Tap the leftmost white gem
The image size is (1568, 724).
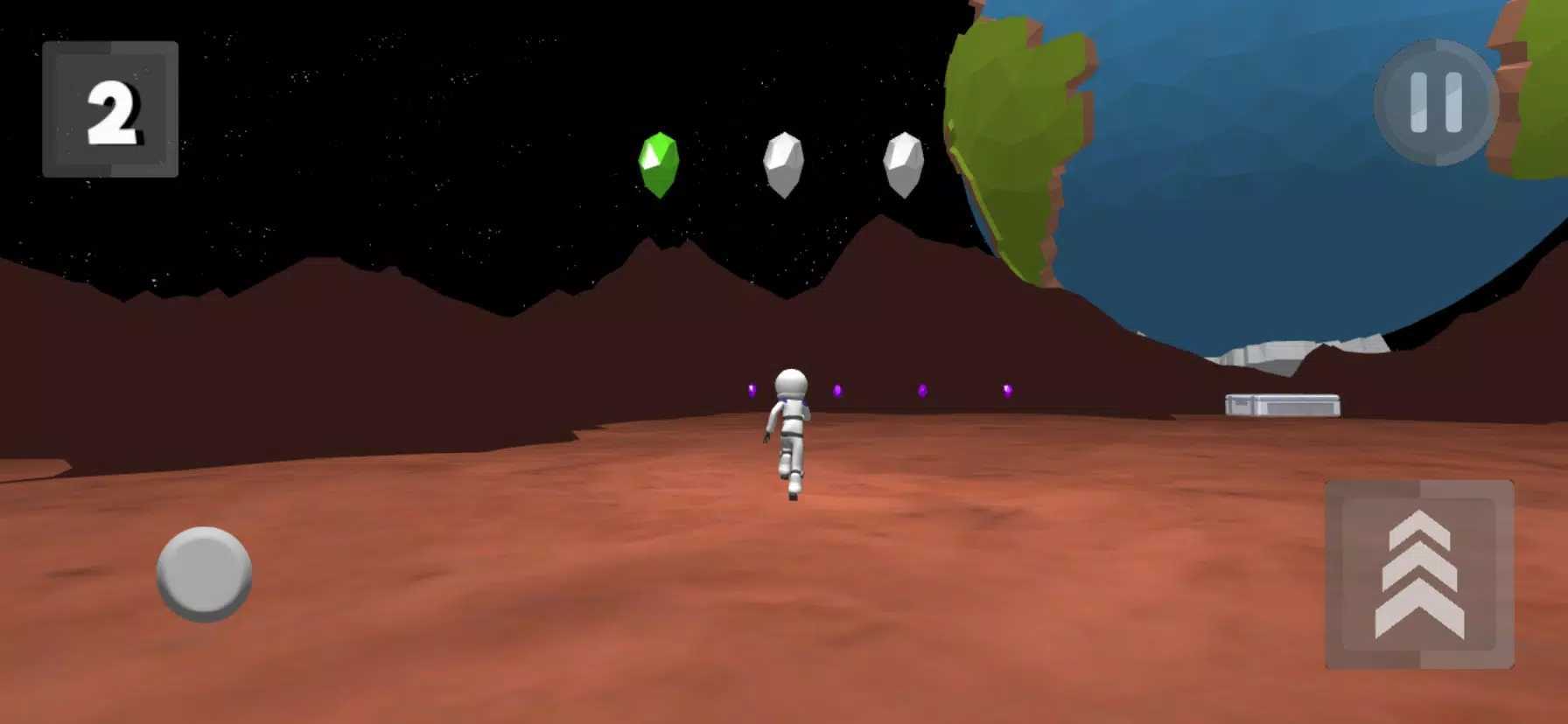pyautogui.click(x=785, y=164)
